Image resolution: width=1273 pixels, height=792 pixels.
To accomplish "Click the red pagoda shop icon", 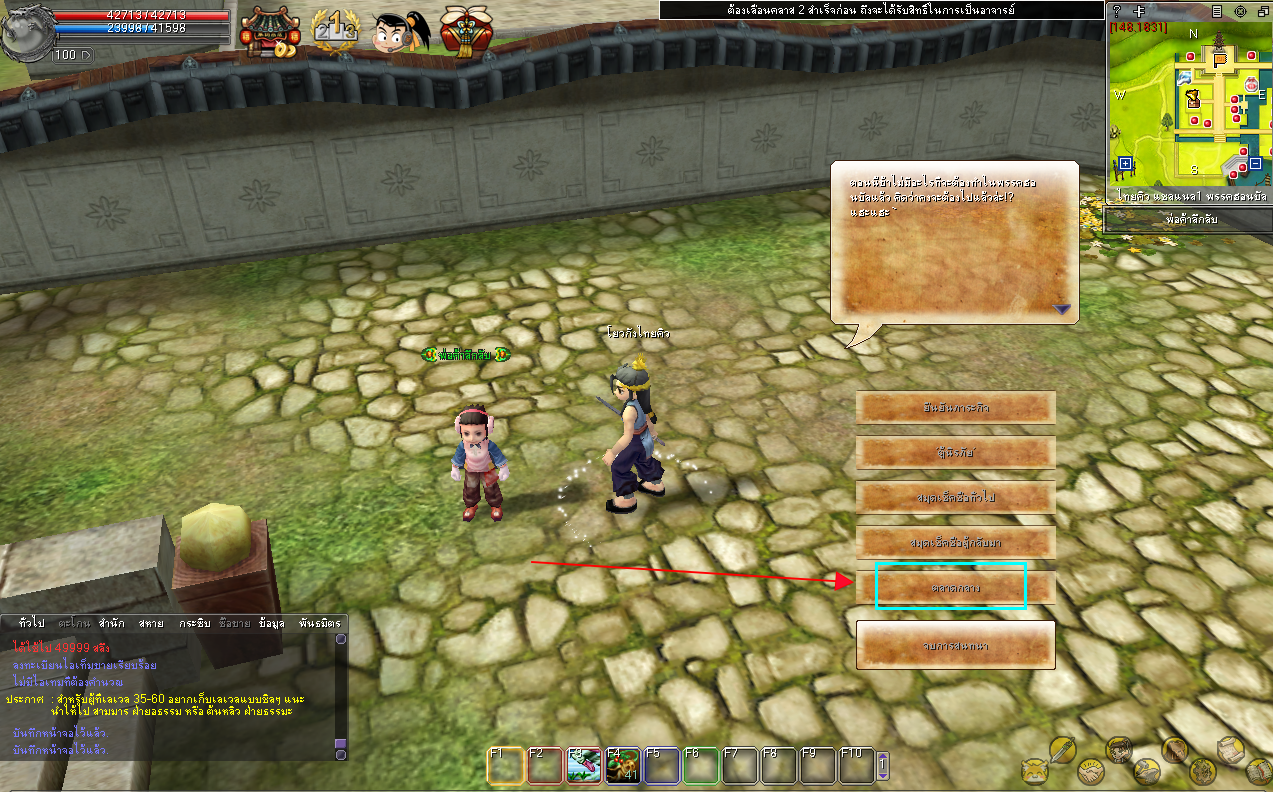I will coord(268,32).
